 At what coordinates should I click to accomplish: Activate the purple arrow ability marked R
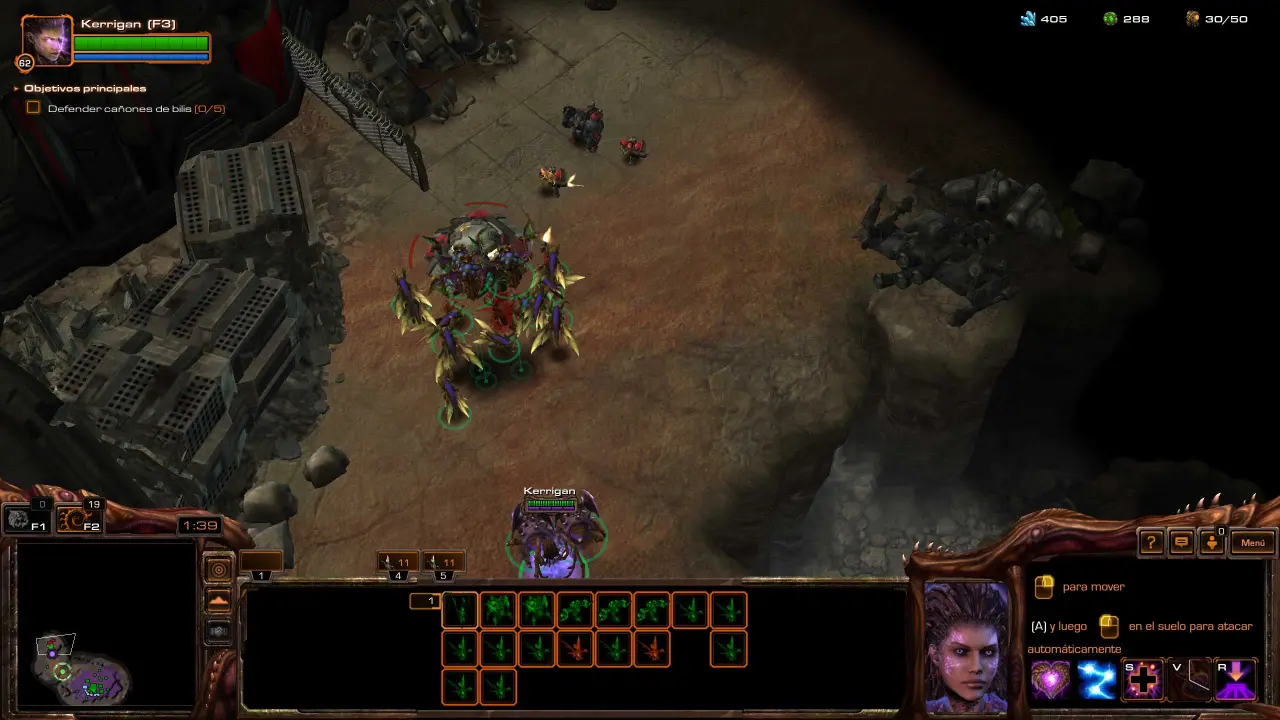pos(1234,680)
